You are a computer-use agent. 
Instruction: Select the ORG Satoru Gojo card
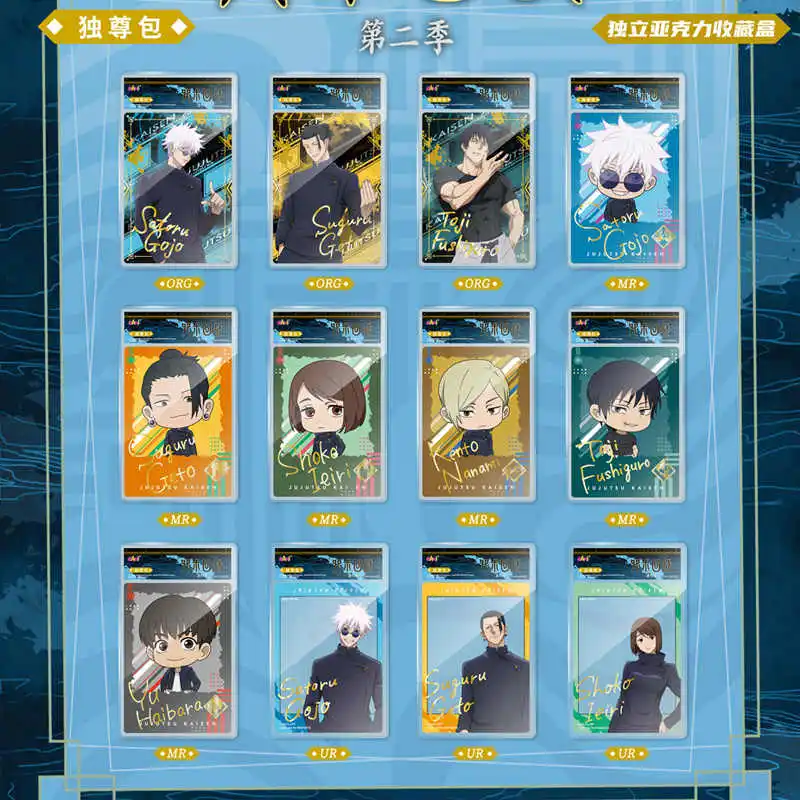tap(179, 171)
